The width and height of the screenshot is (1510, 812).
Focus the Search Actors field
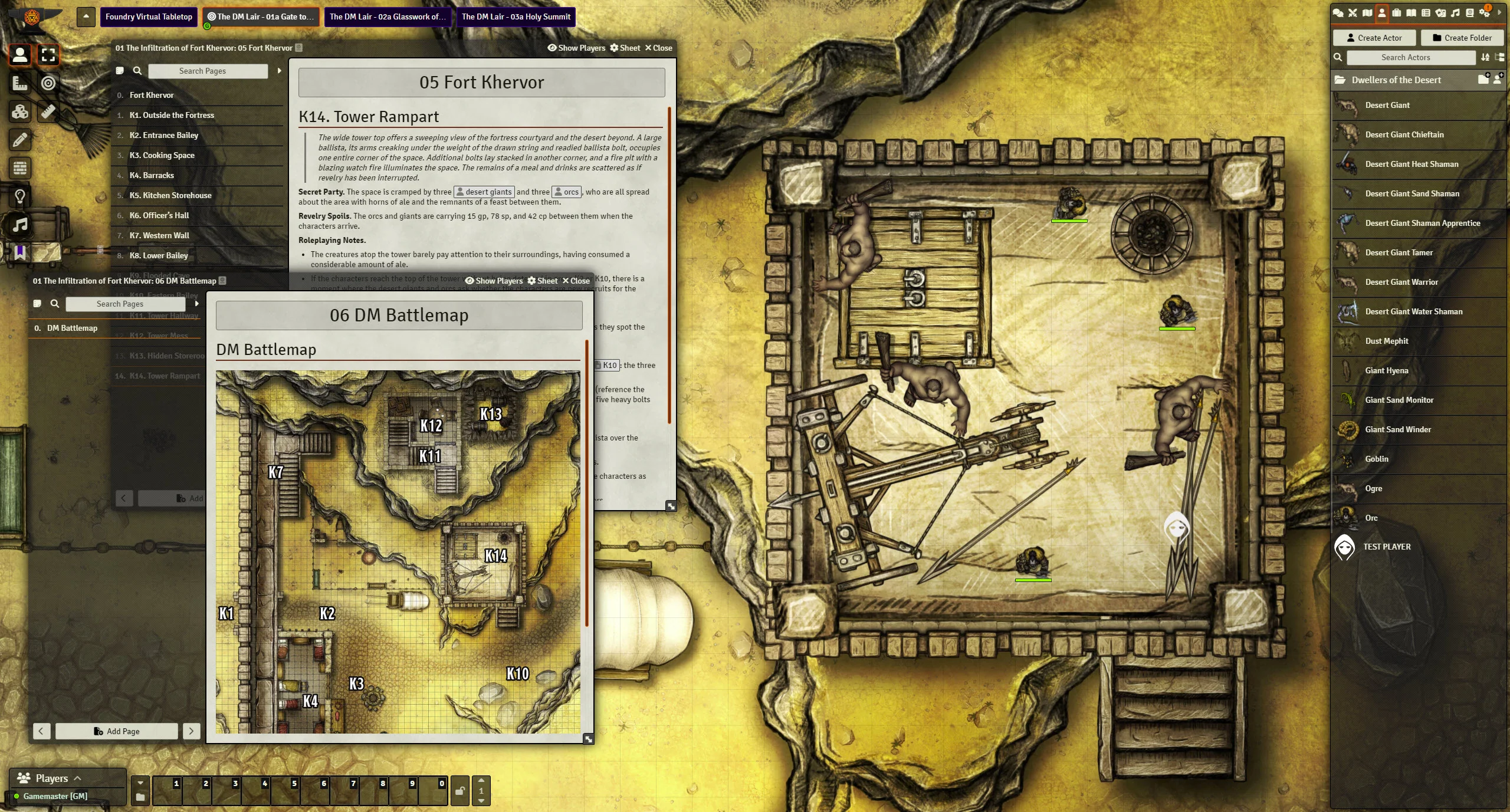pos(1410,57)
